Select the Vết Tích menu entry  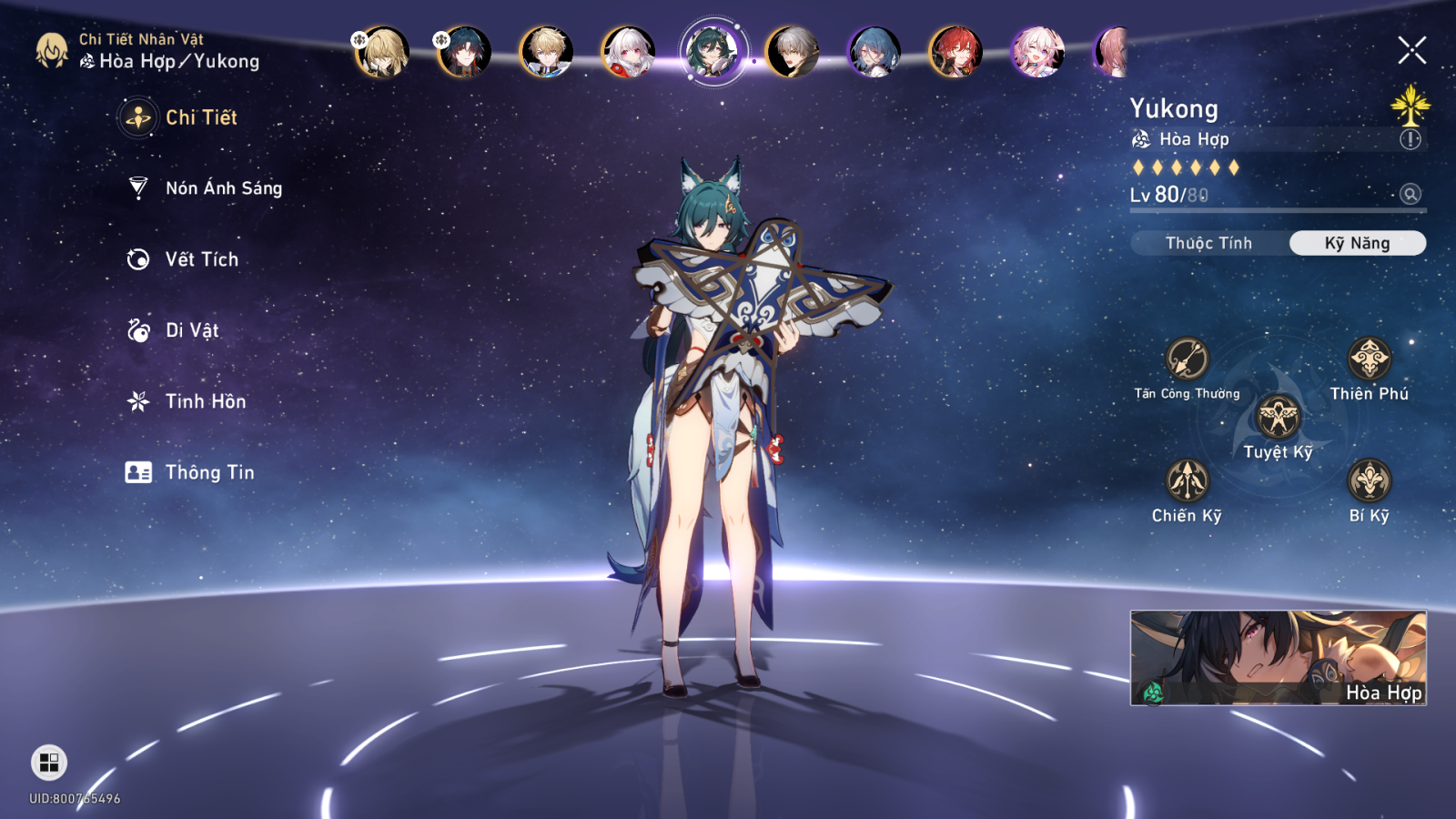point(201,259)
